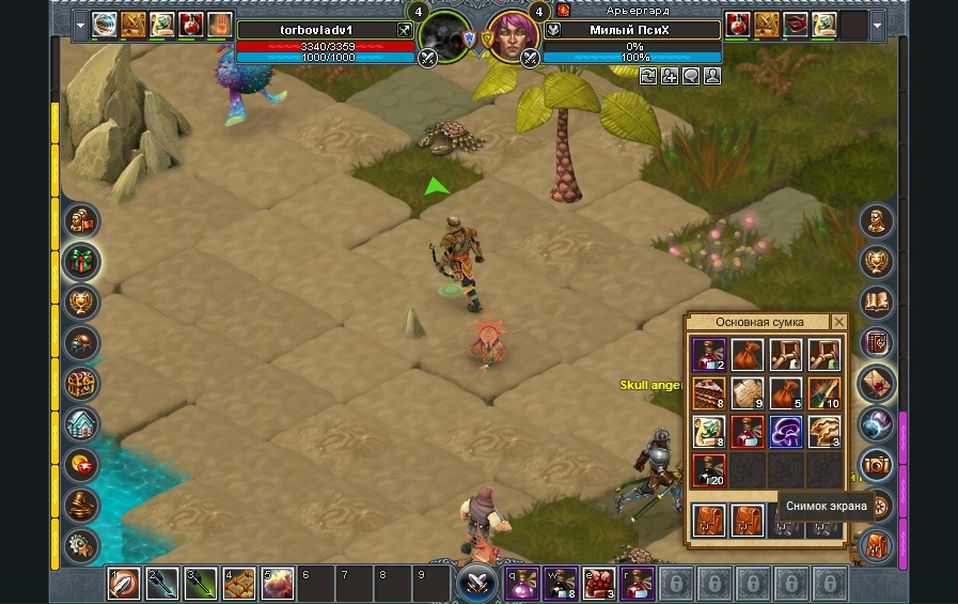
Task: Activate the explosion skill in slot 5
Action: point(277,582)
